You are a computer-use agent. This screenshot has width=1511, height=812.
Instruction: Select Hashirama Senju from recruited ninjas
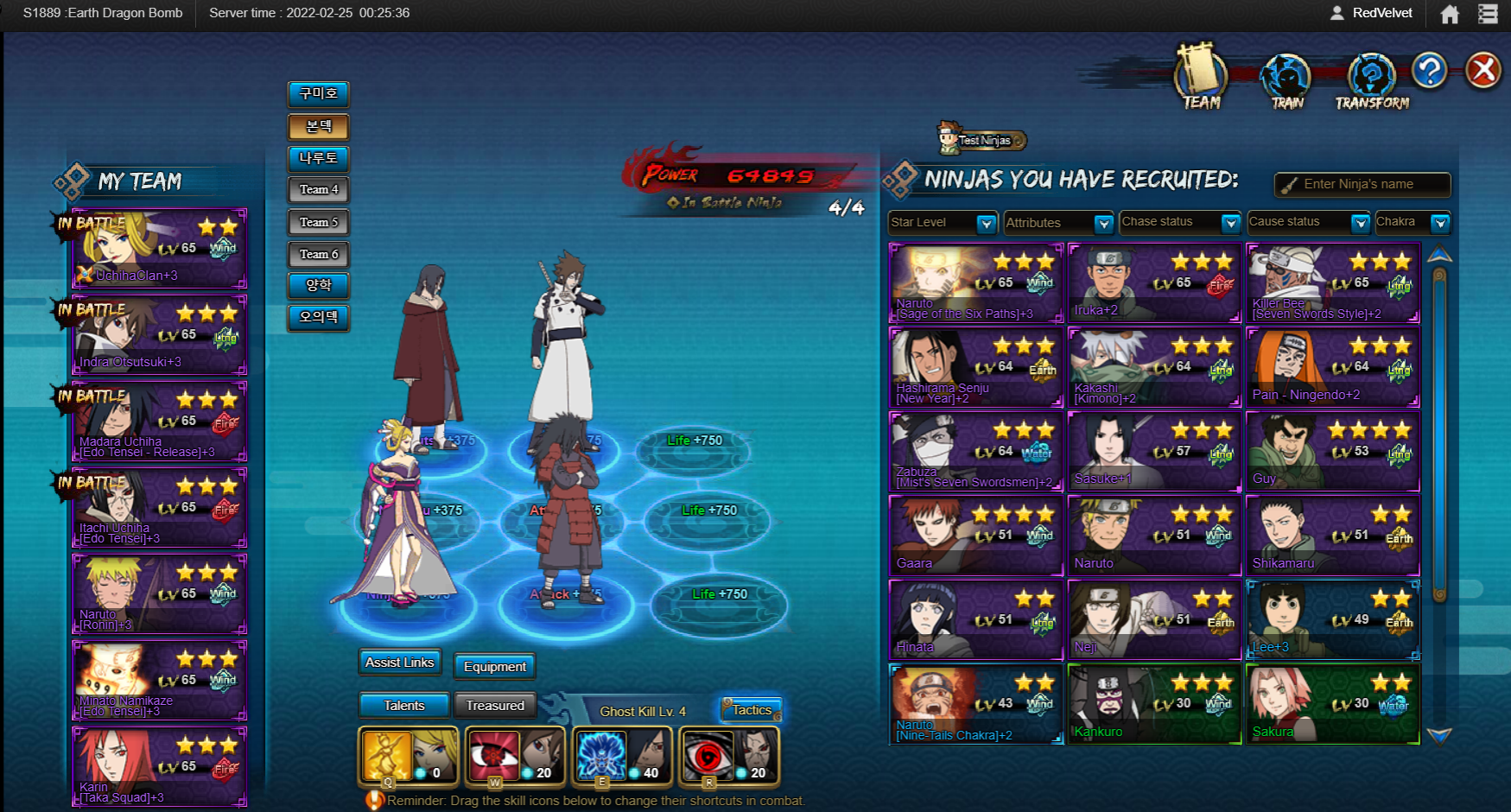click(x=976, y=367)
